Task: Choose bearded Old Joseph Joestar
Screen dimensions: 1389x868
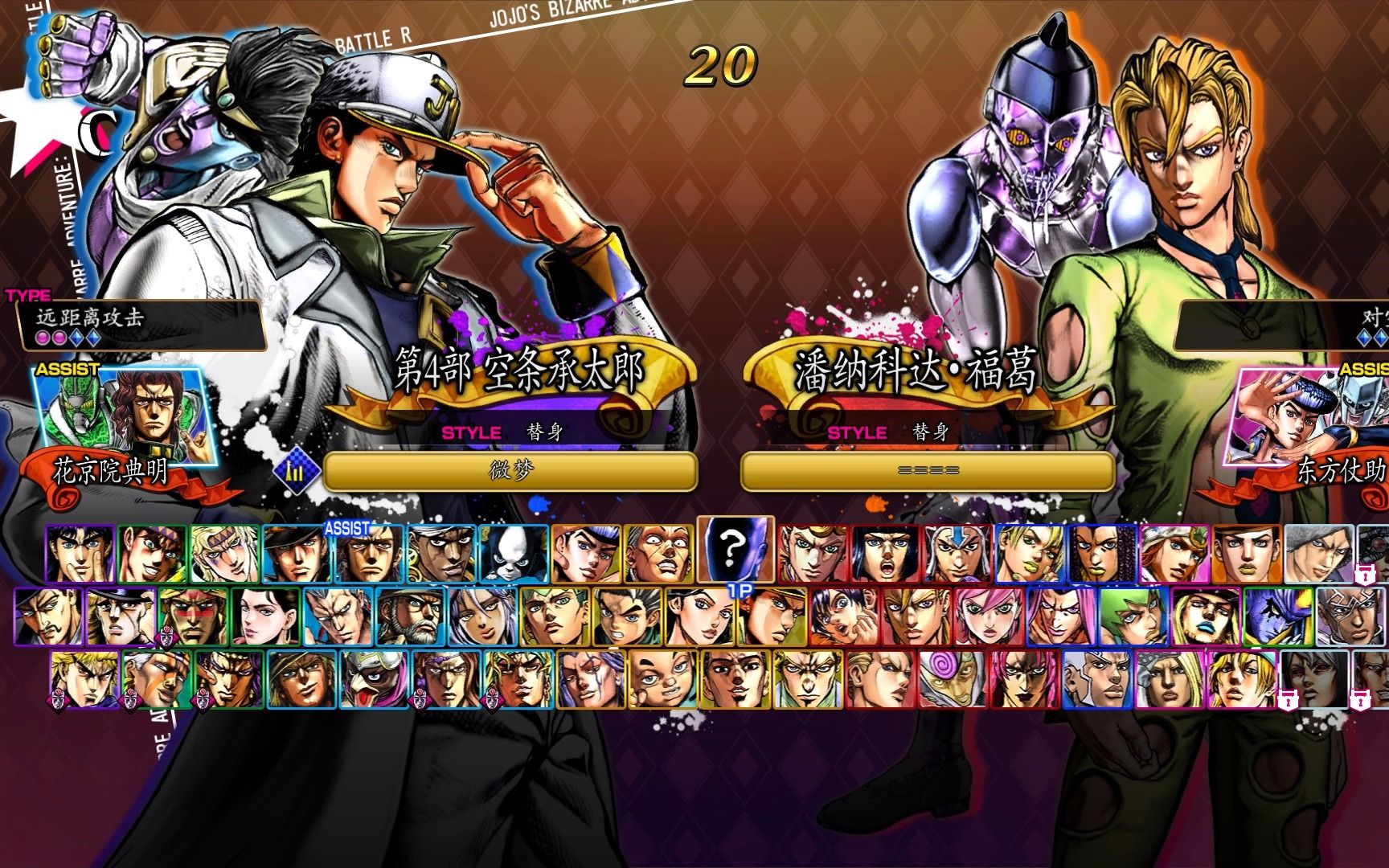Action: (x=410, y=616)
